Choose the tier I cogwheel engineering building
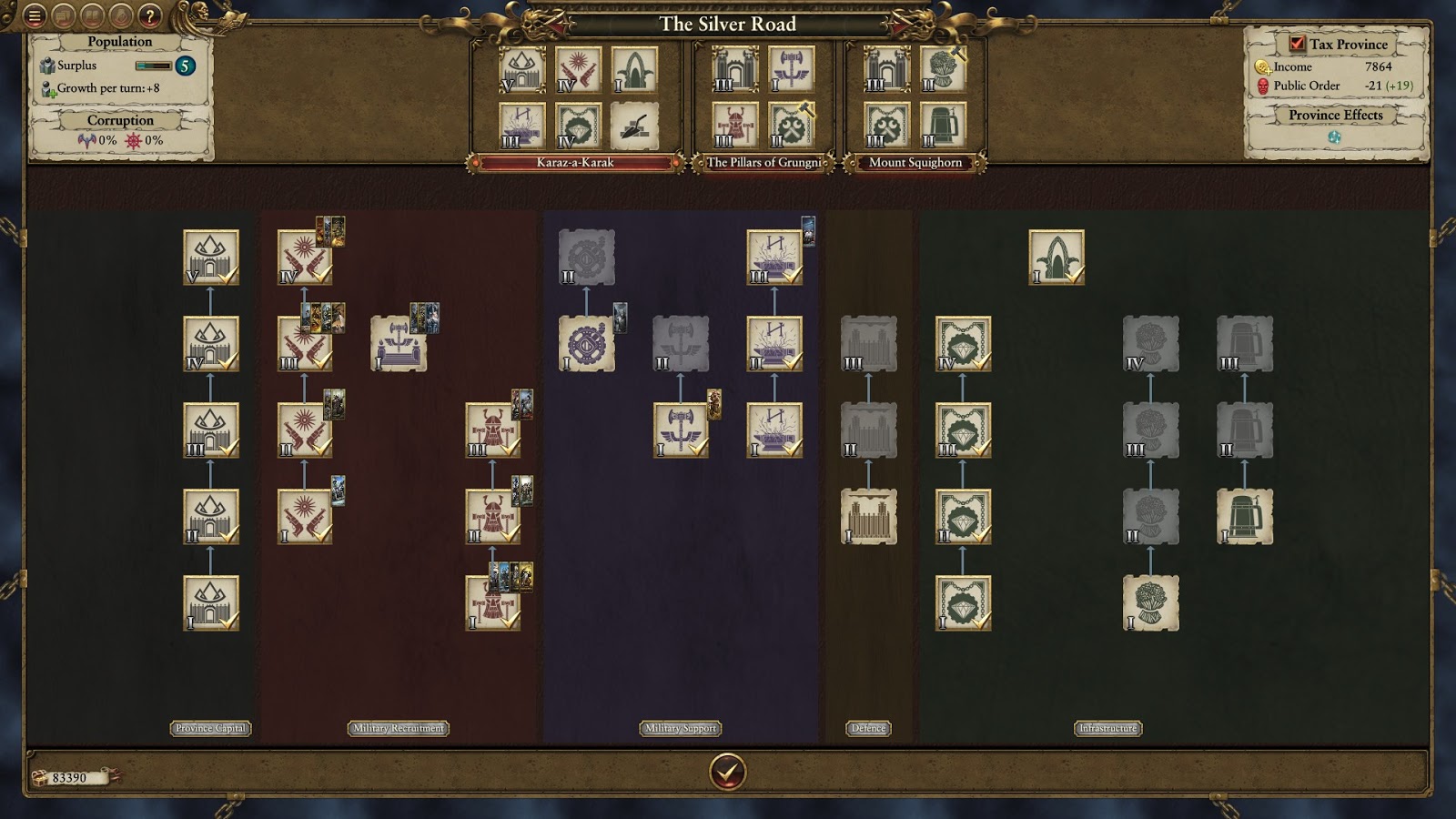1456x819 pixels. 586,344
